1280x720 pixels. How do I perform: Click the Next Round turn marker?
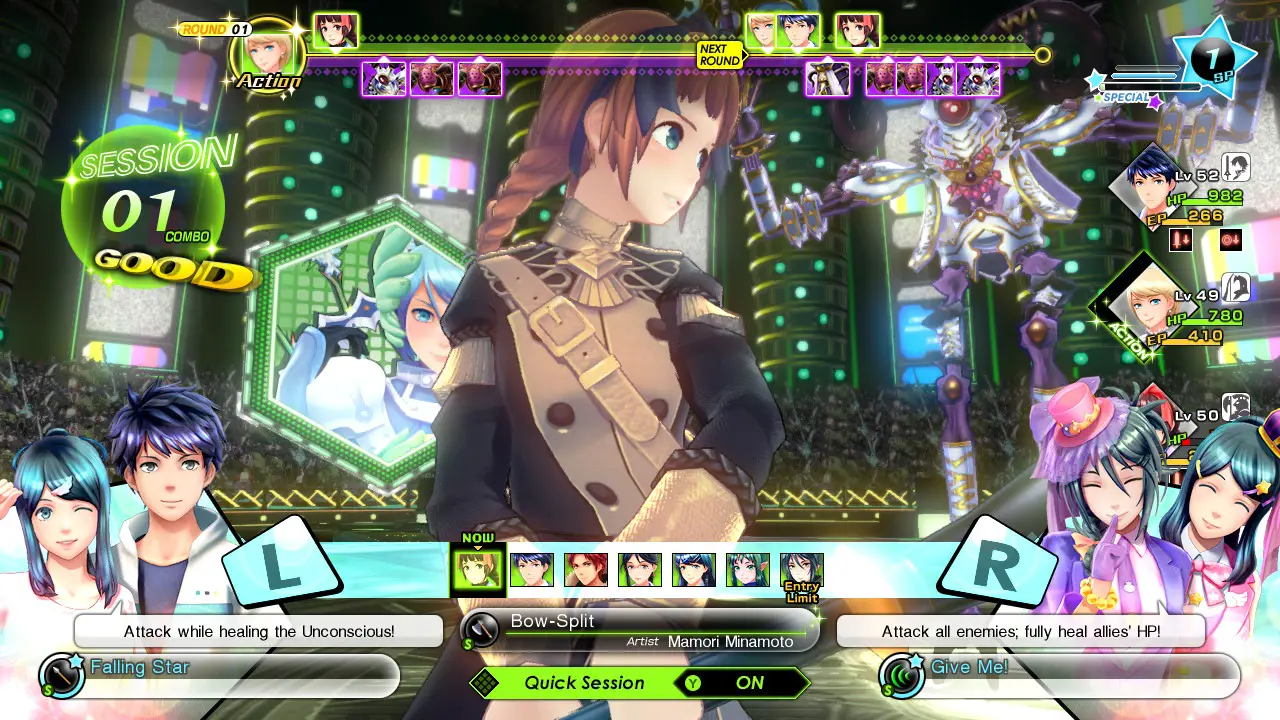(x=720, y=55)
